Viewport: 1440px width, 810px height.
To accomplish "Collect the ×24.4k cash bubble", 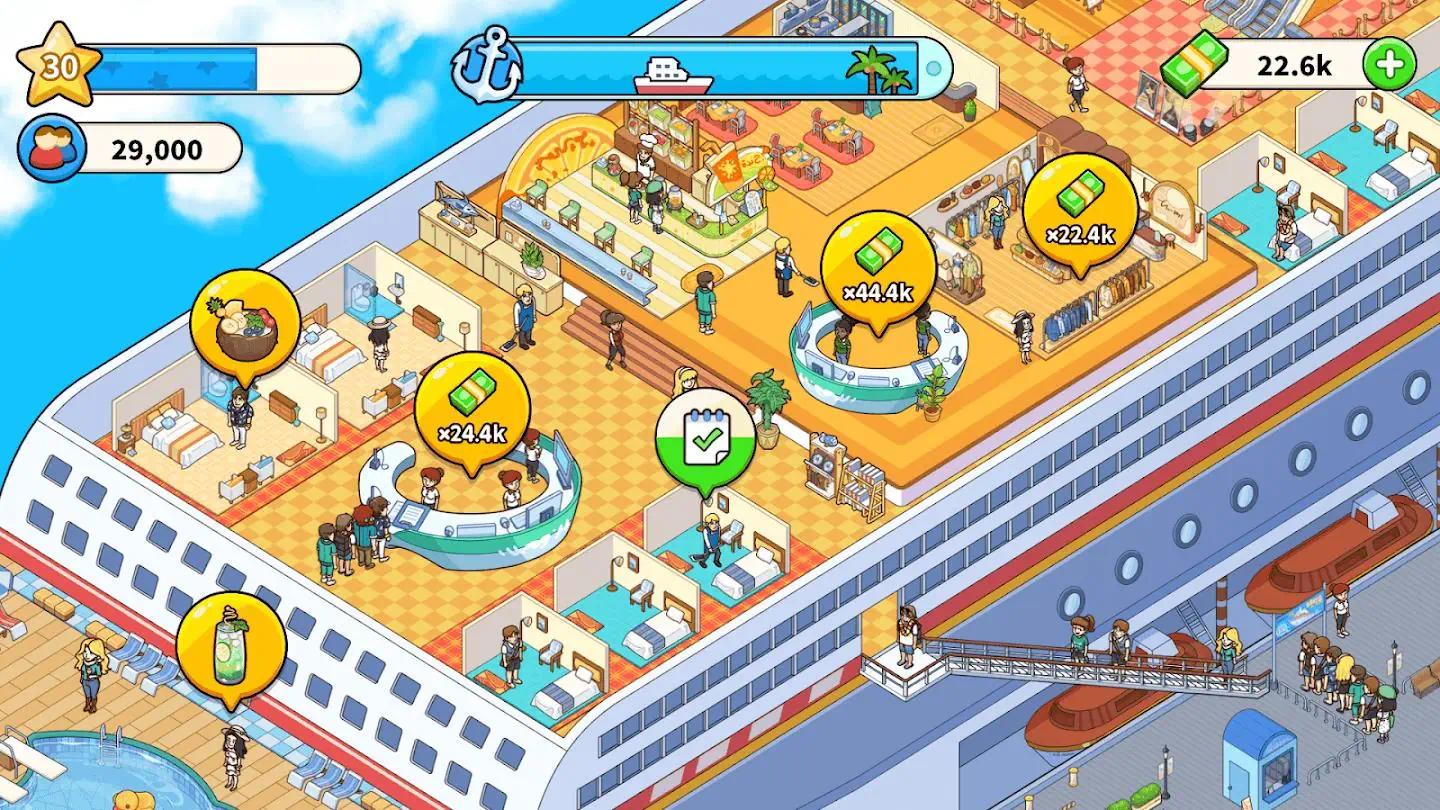I will point(472,408).
